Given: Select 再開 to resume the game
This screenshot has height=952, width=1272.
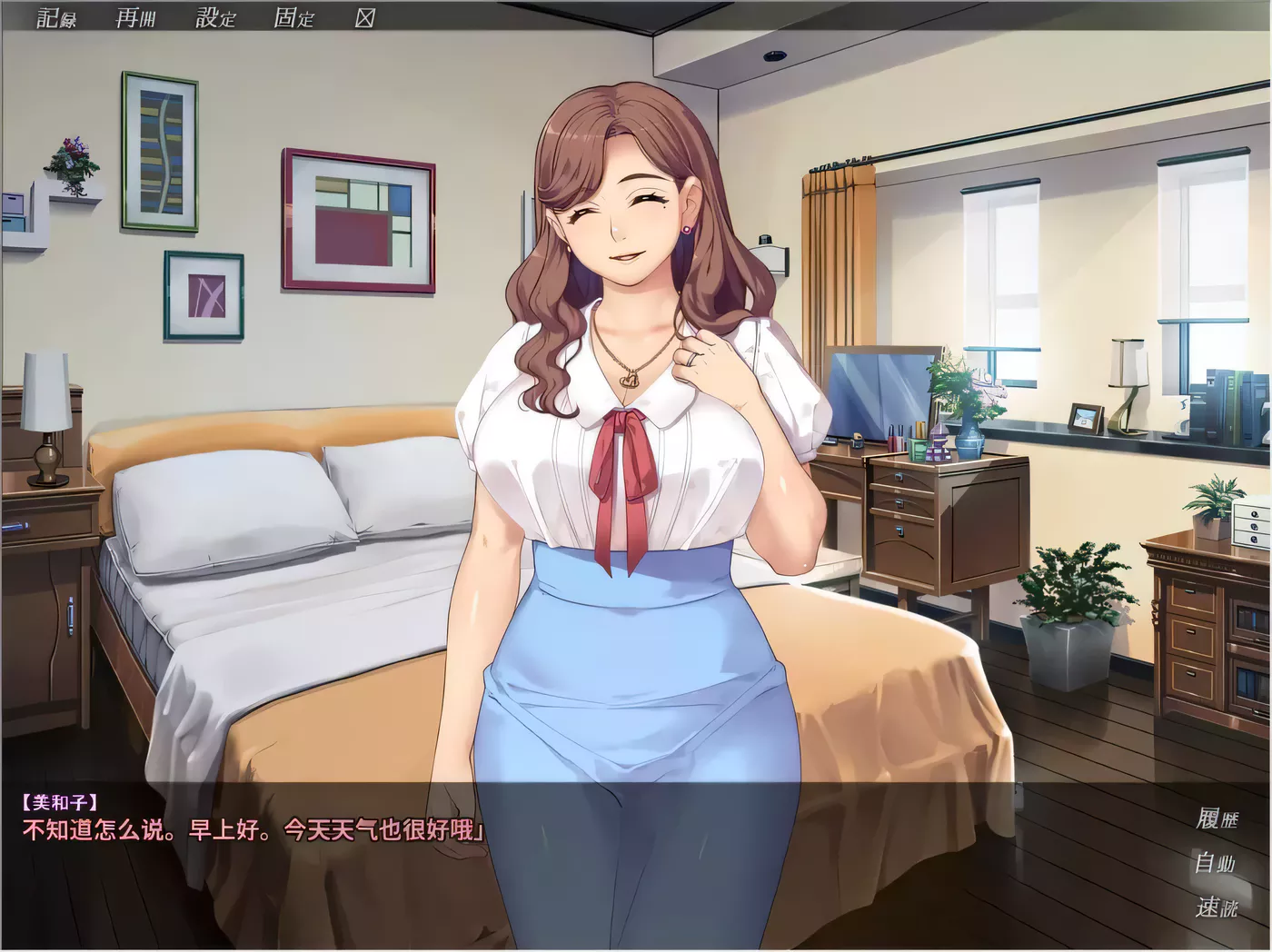Looking at the screenshot, I should coord(134,16).
